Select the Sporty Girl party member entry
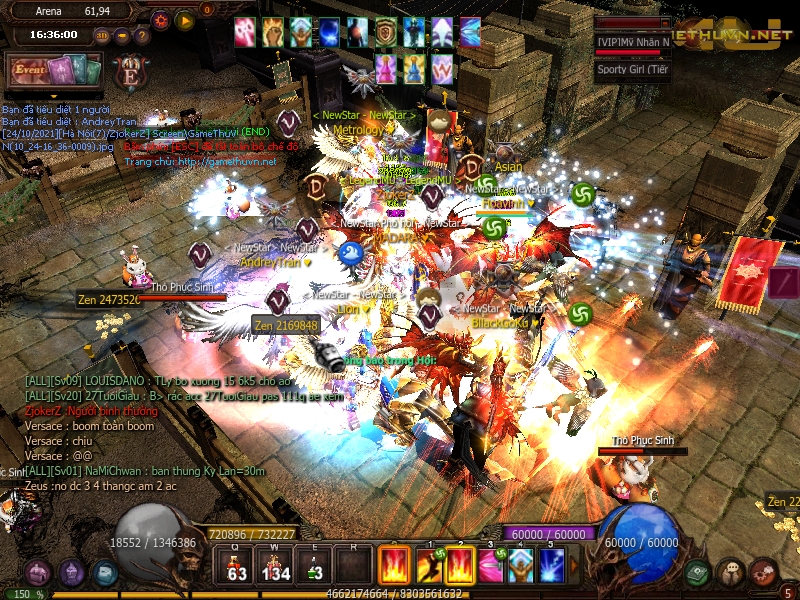 tap(632, 69)
